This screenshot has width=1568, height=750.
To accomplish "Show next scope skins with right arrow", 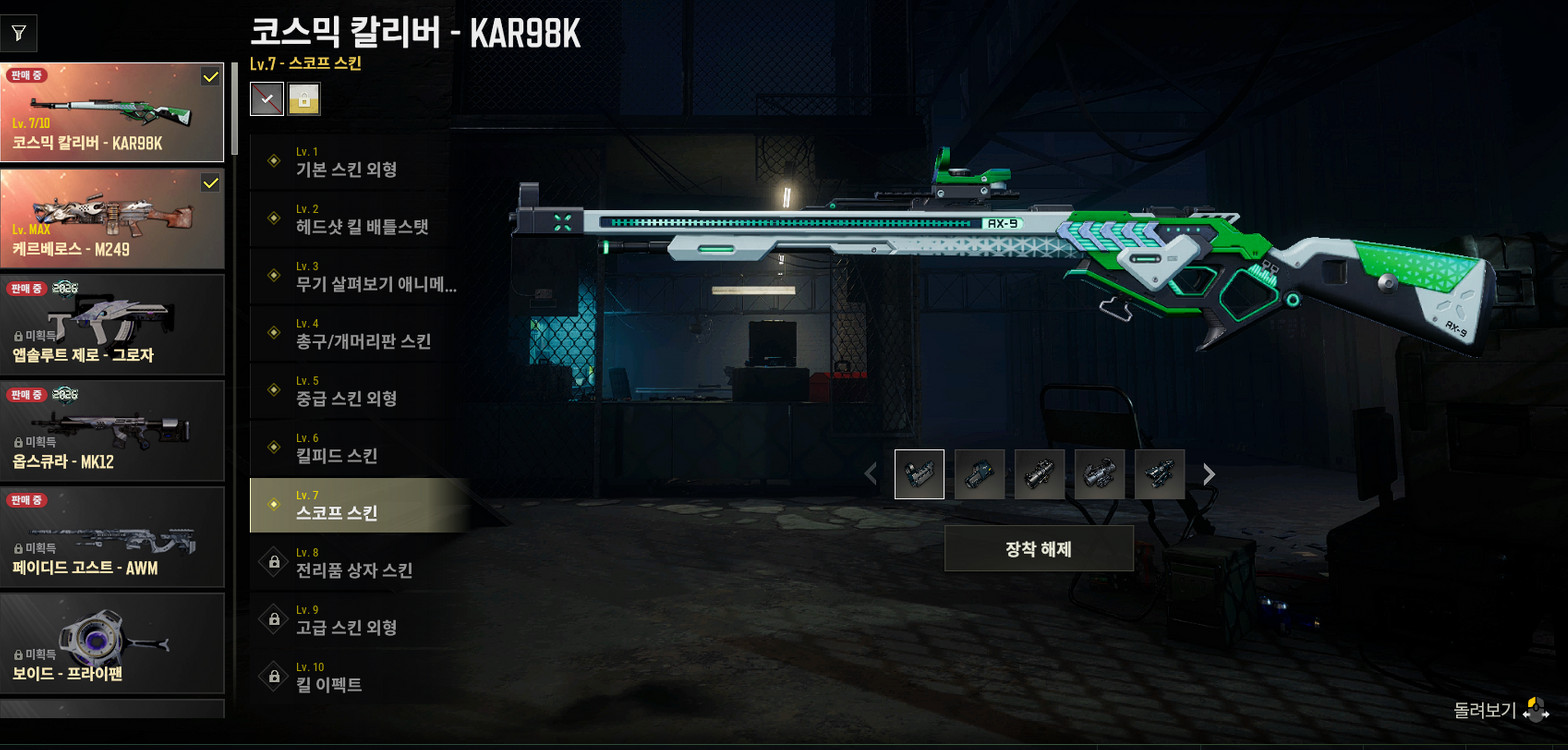I will coord(1209,474).
